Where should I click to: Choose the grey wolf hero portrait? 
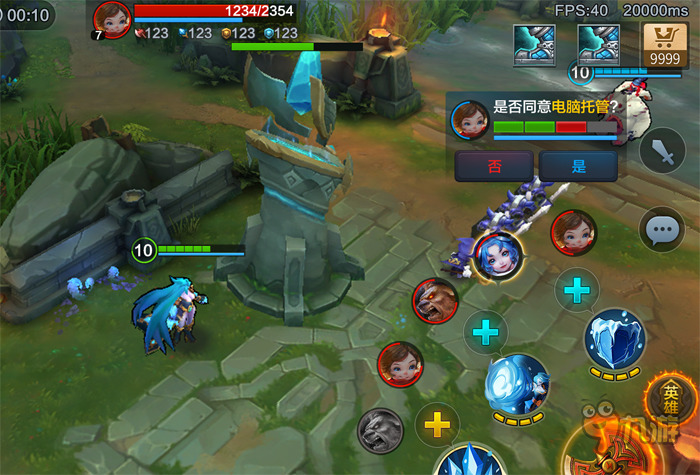(x=380, y=430)
